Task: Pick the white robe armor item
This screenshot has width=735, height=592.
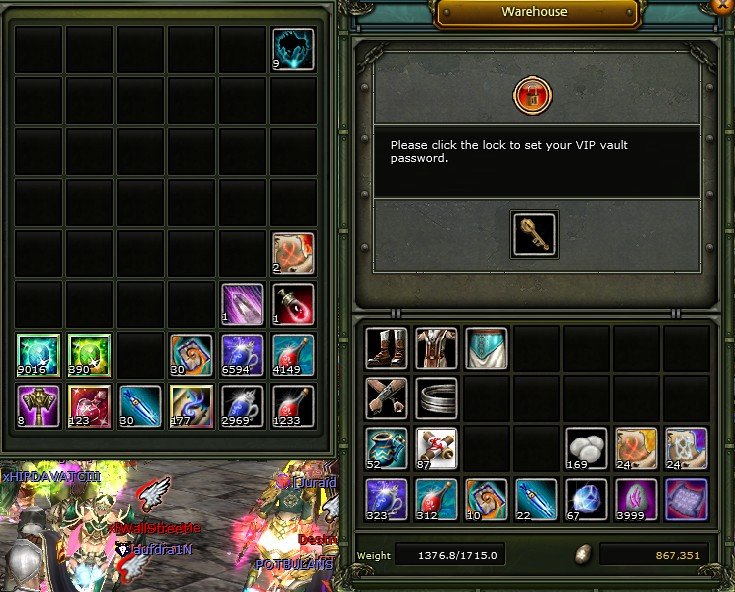Action: pos(436,348)
